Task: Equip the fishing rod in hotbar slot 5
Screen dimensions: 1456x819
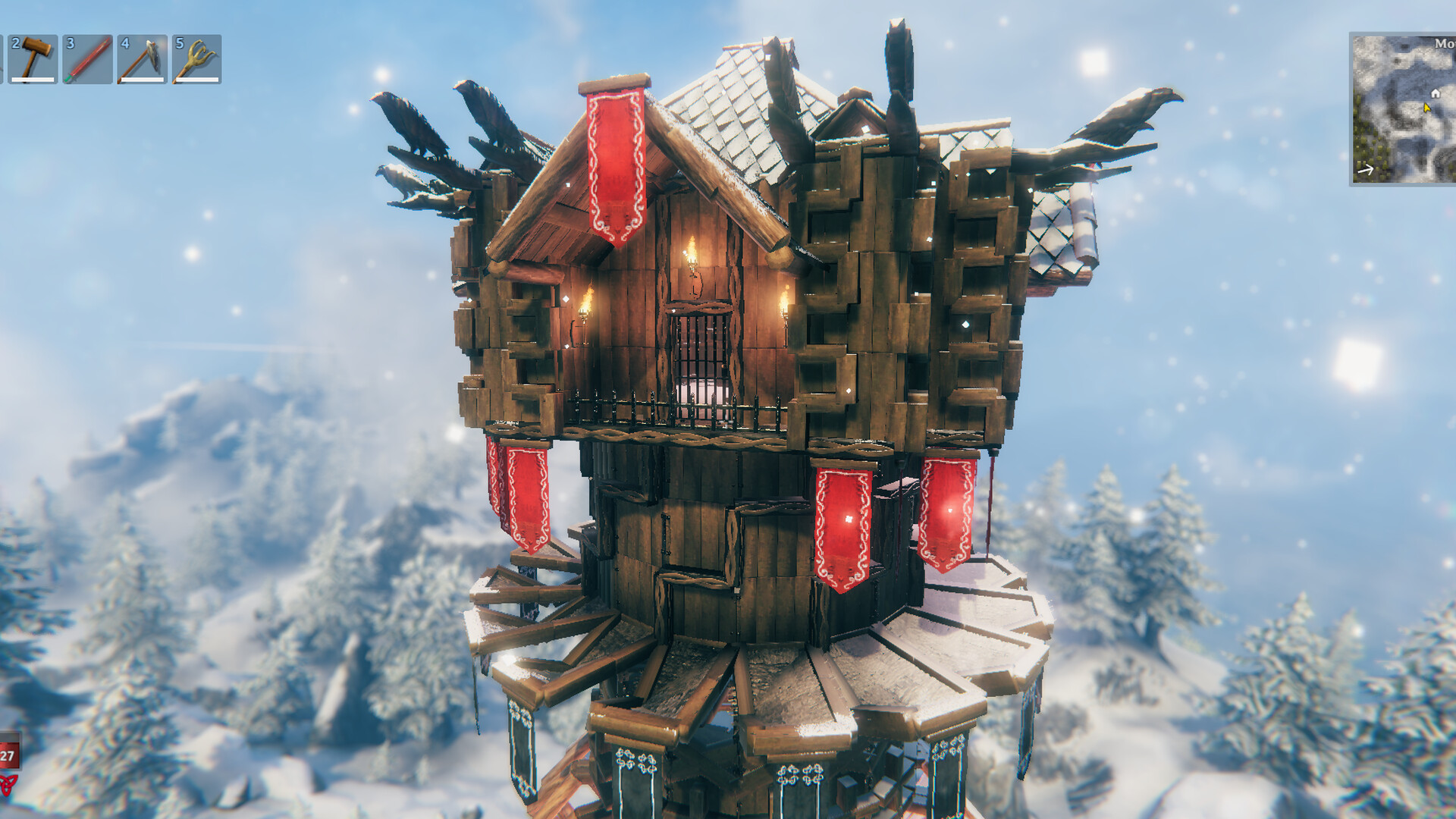Action: click(194, 60)
